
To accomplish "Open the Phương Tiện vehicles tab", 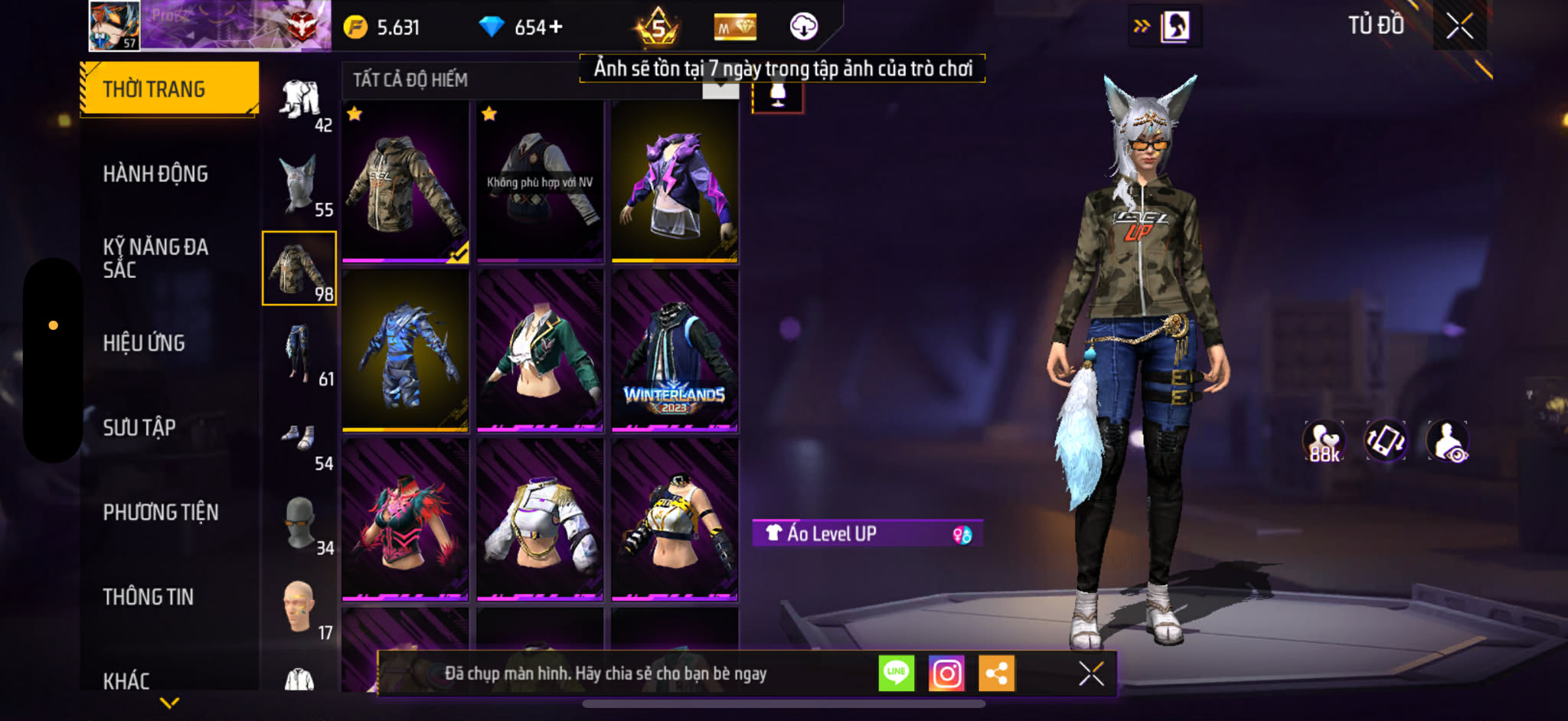I will click(x=161, y=512).
